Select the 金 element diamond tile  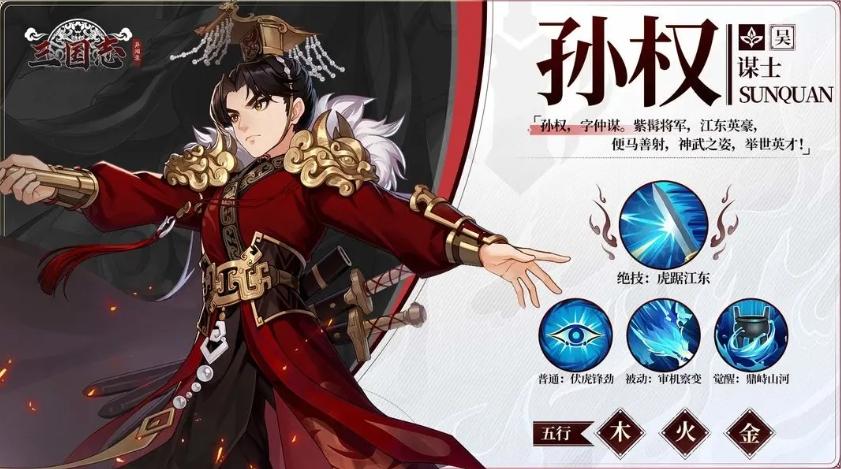click(759, 435)
